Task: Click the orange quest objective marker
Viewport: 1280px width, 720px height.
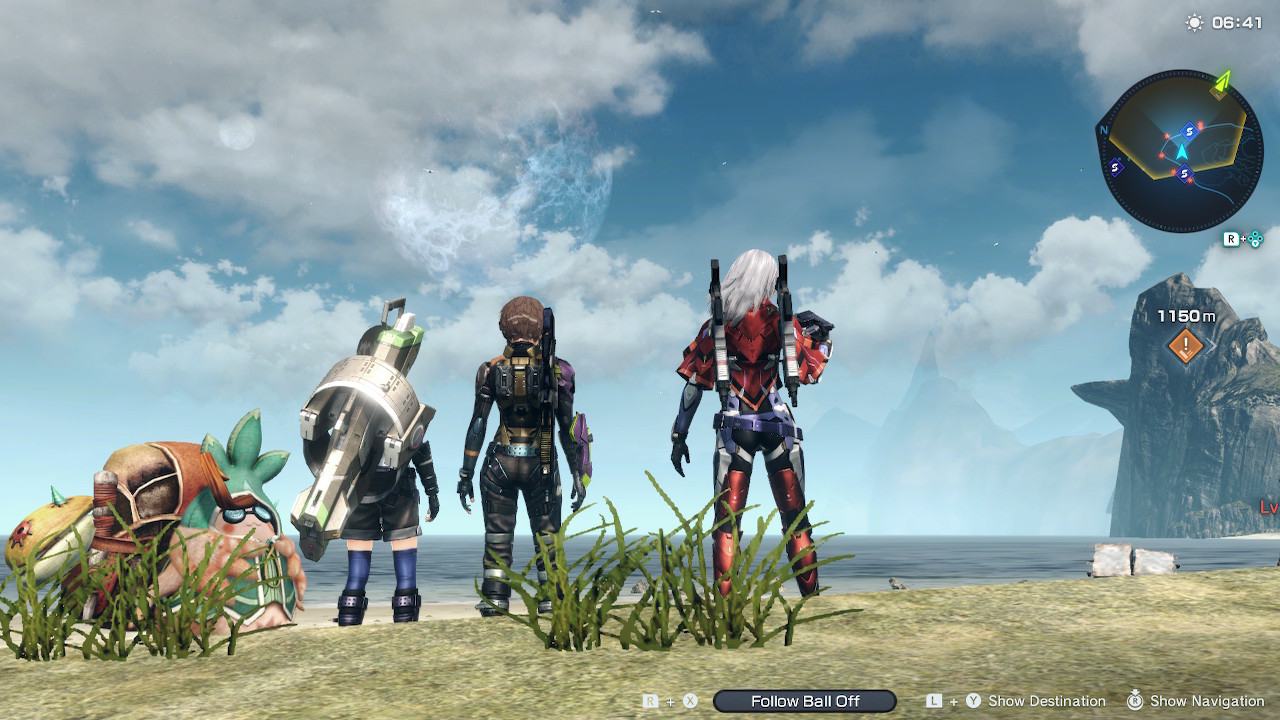Action: click(1186, 347)
